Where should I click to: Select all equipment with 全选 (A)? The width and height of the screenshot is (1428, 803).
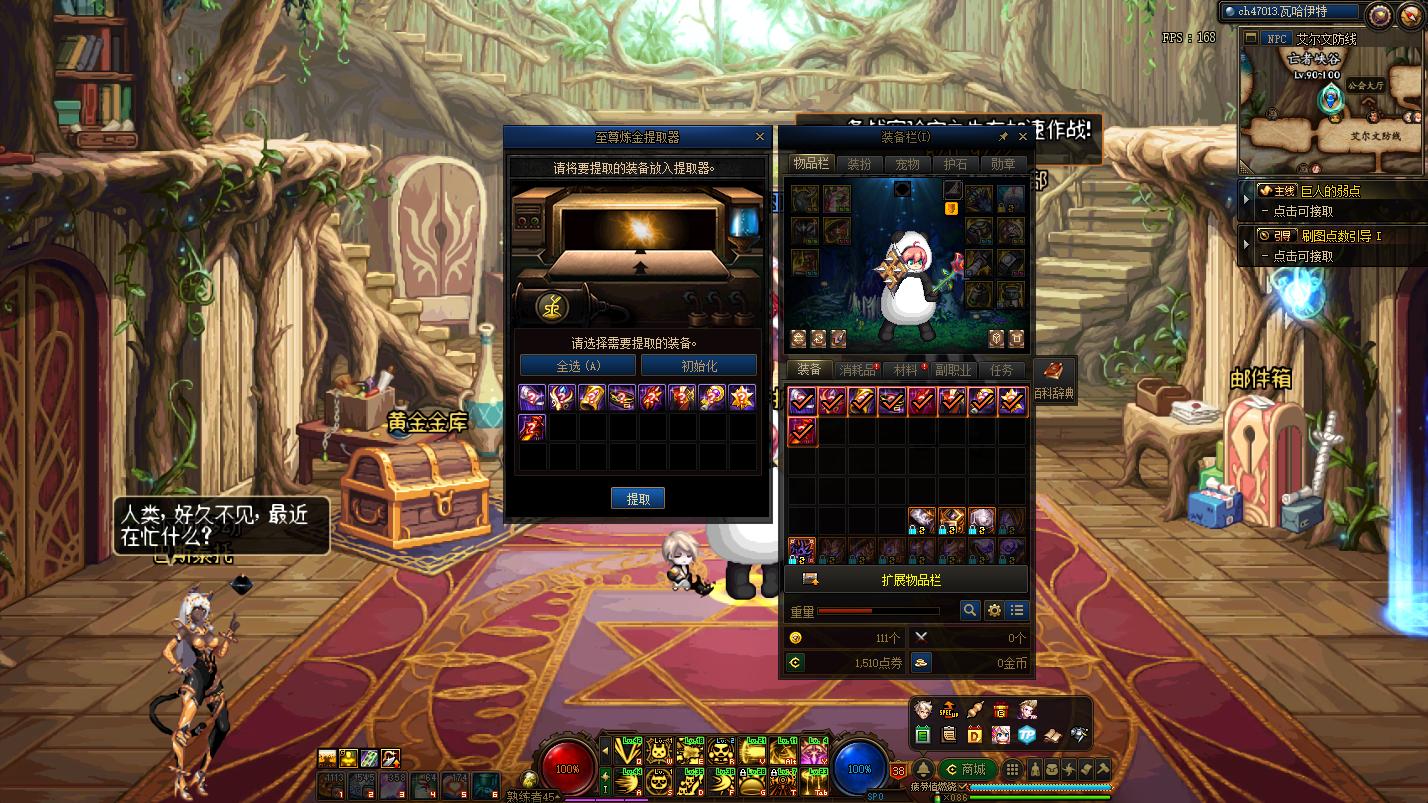click(579, 366)
